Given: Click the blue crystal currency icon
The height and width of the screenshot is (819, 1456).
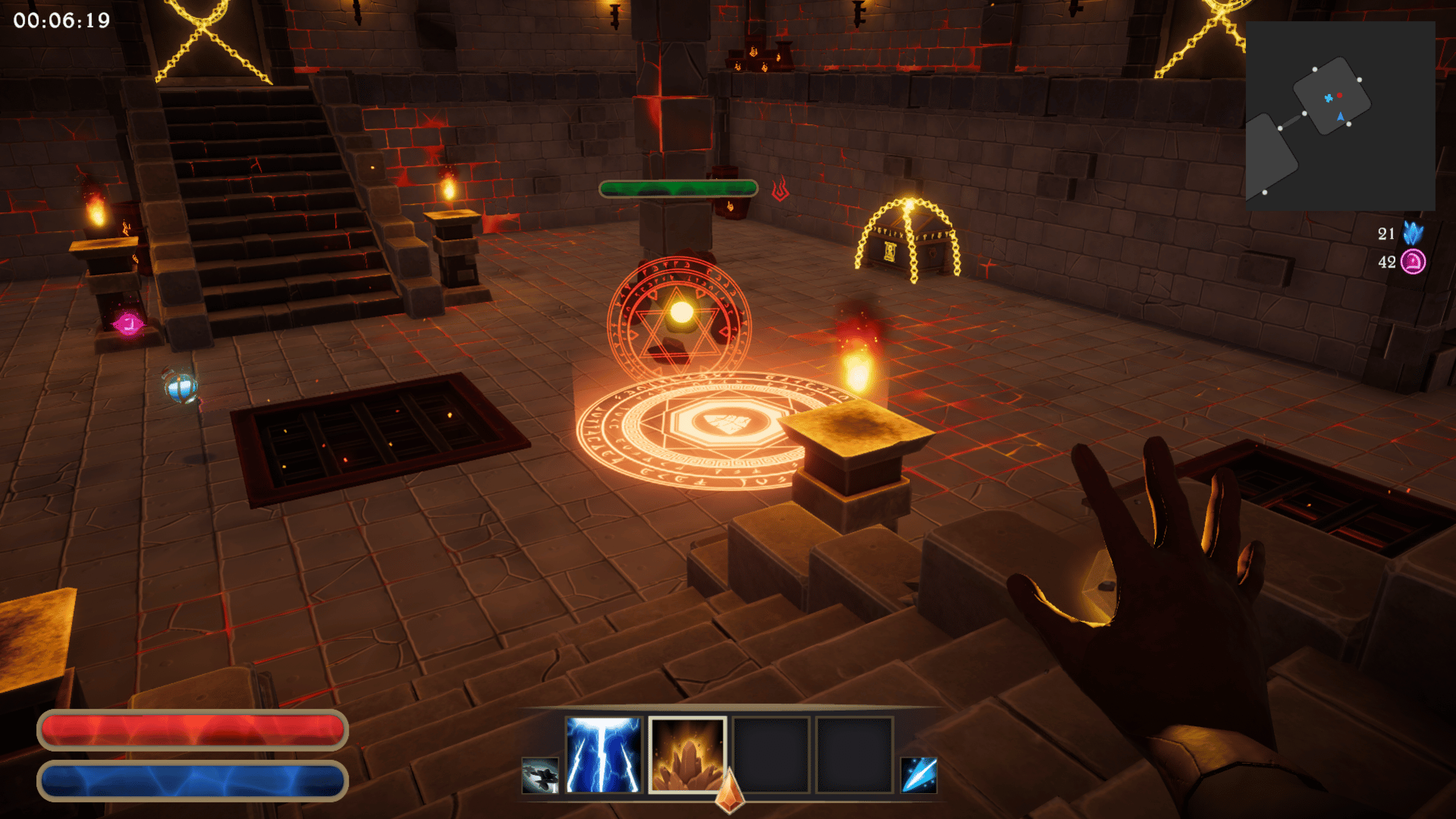Looking at the screenshot, I should tap(1413, 233).
